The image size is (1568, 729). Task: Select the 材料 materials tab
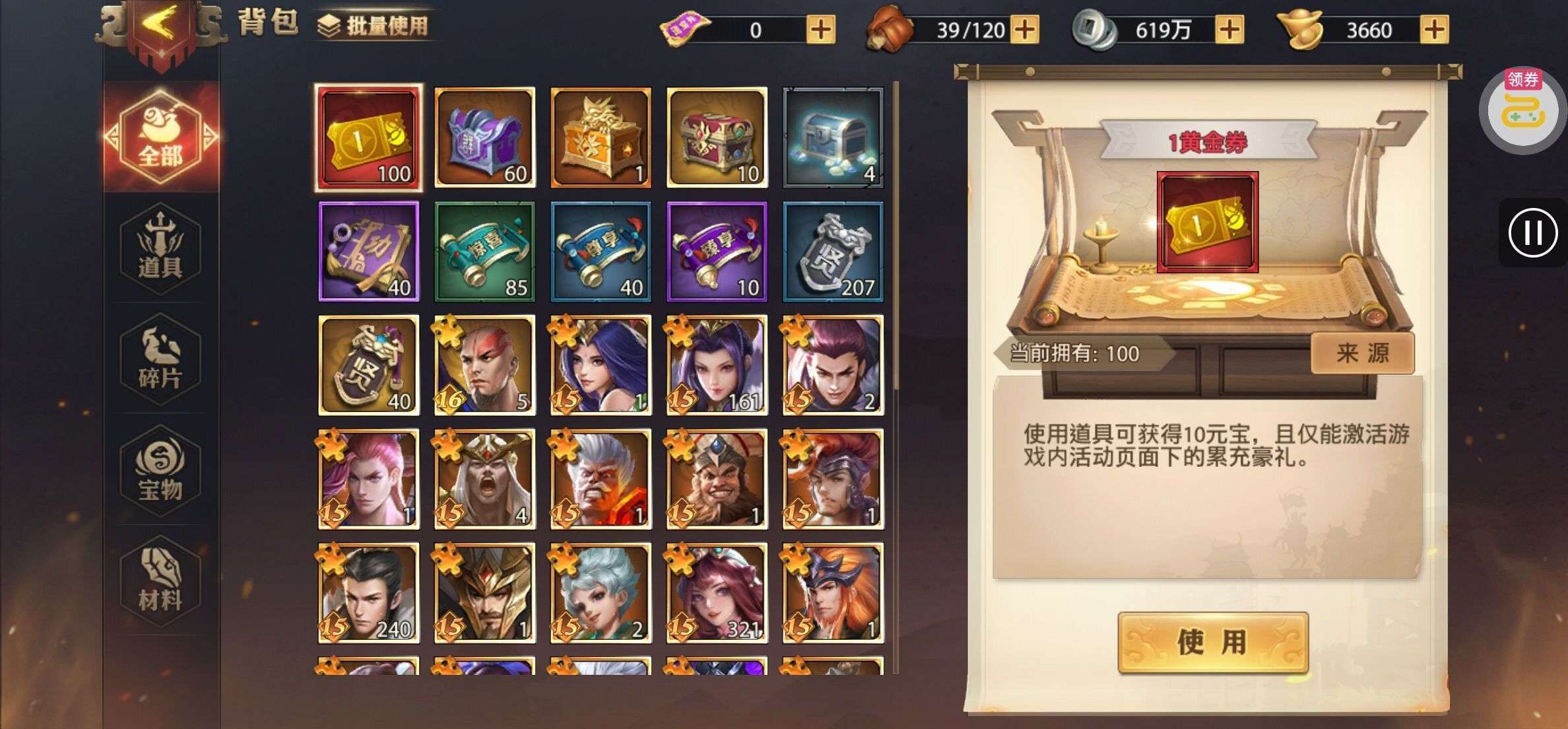coord(160,581)
